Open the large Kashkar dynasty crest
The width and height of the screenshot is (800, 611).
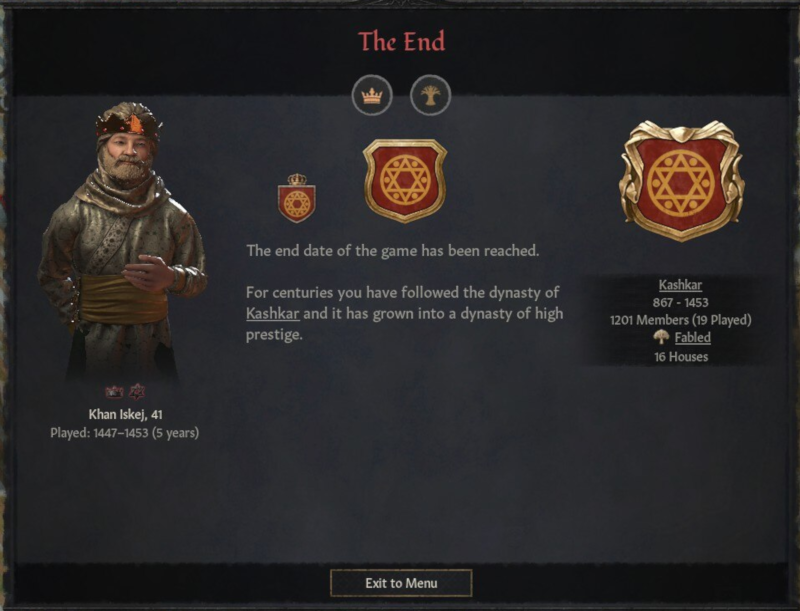click(x=681, y=180)
